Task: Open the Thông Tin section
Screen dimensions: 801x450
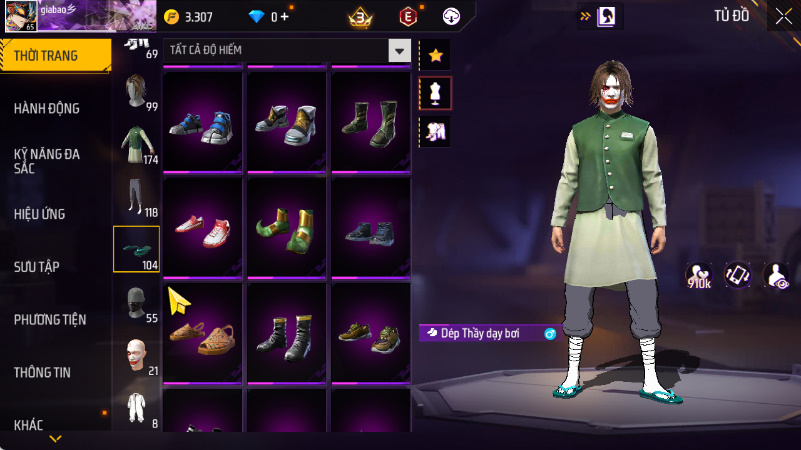Action: pos(42,372)
